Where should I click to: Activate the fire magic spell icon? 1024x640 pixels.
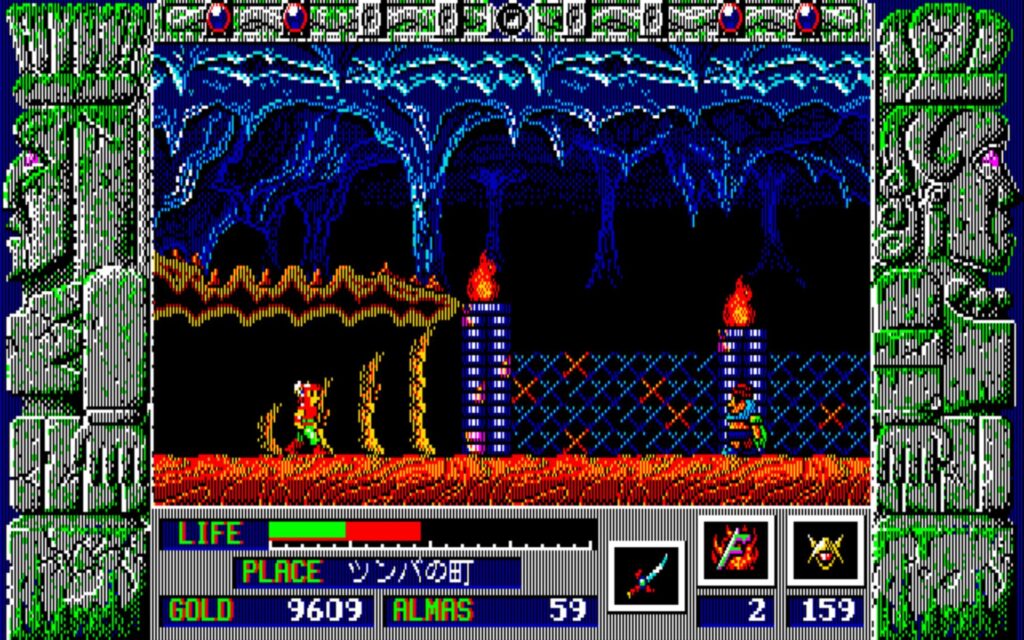click(736, 550)
